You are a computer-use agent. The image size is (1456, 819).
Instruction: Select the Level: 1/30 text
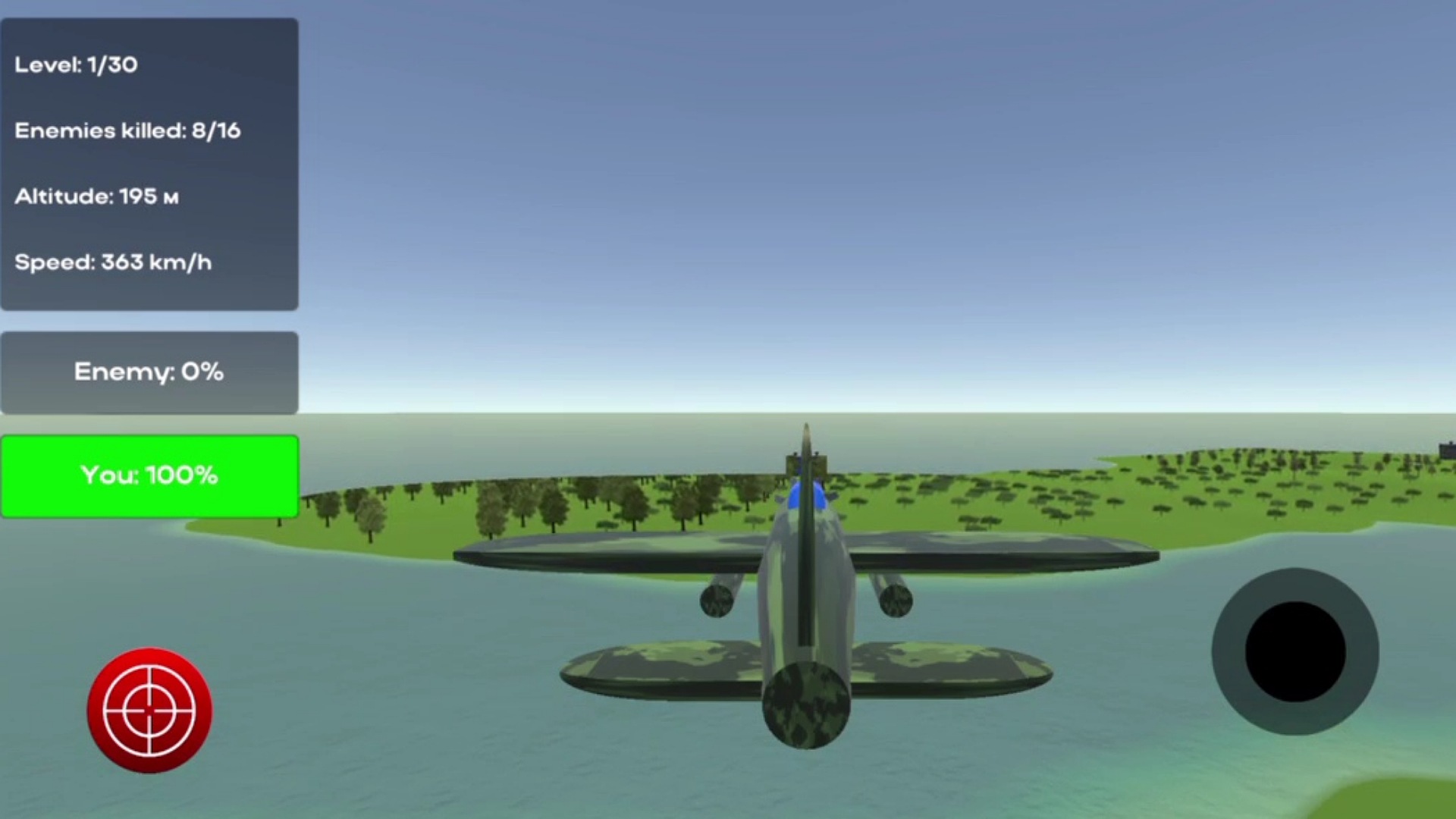click(x=77, y=65)
